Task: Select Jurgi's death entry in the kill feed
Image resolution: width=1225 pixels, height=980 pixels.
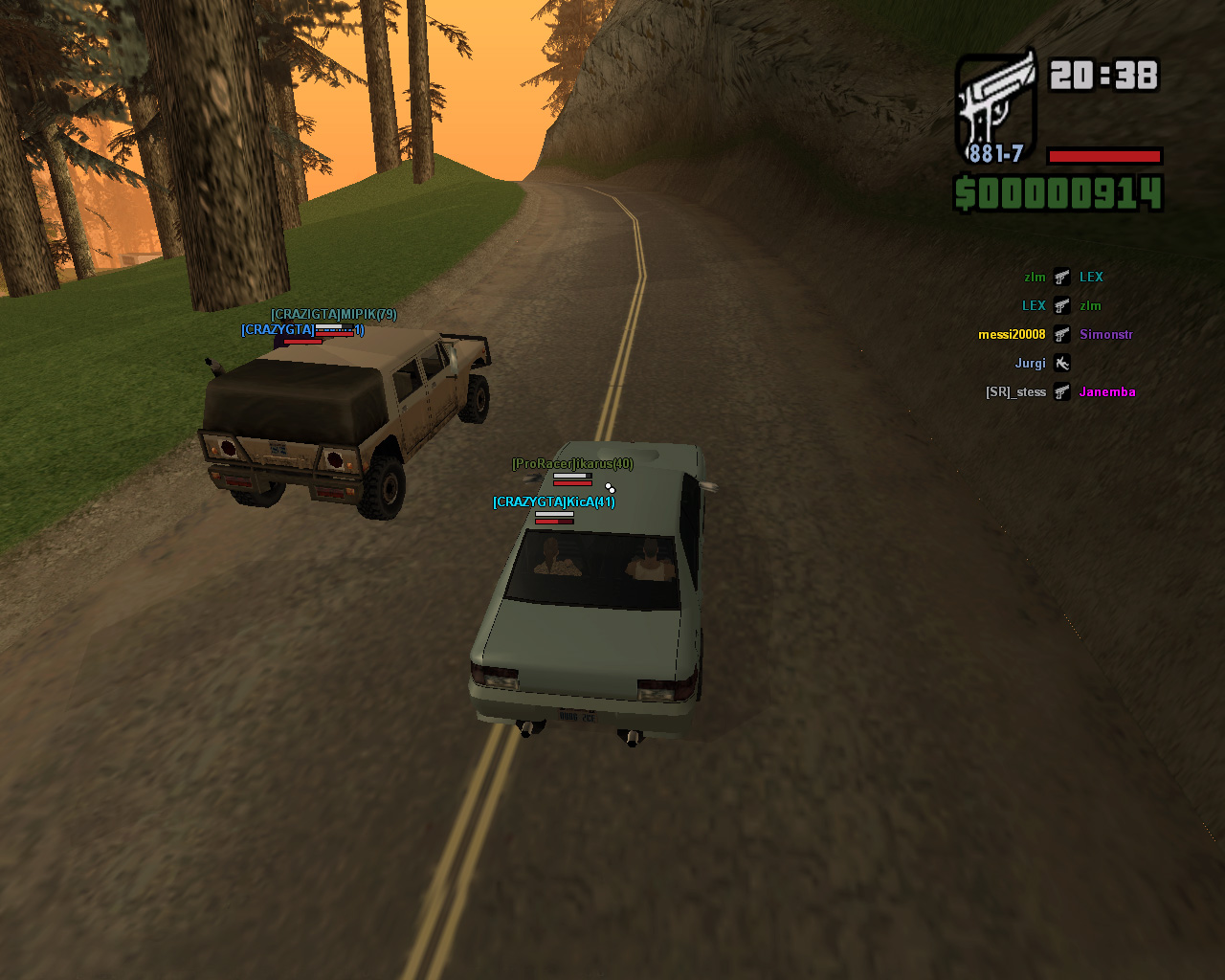Action: [x=1031, y=364]
